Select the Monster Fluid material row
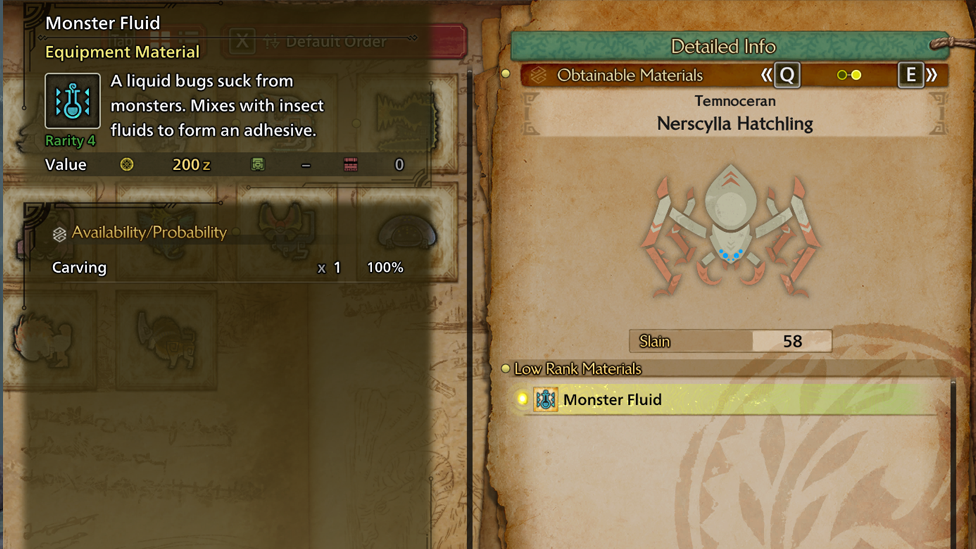 point(730,400)
